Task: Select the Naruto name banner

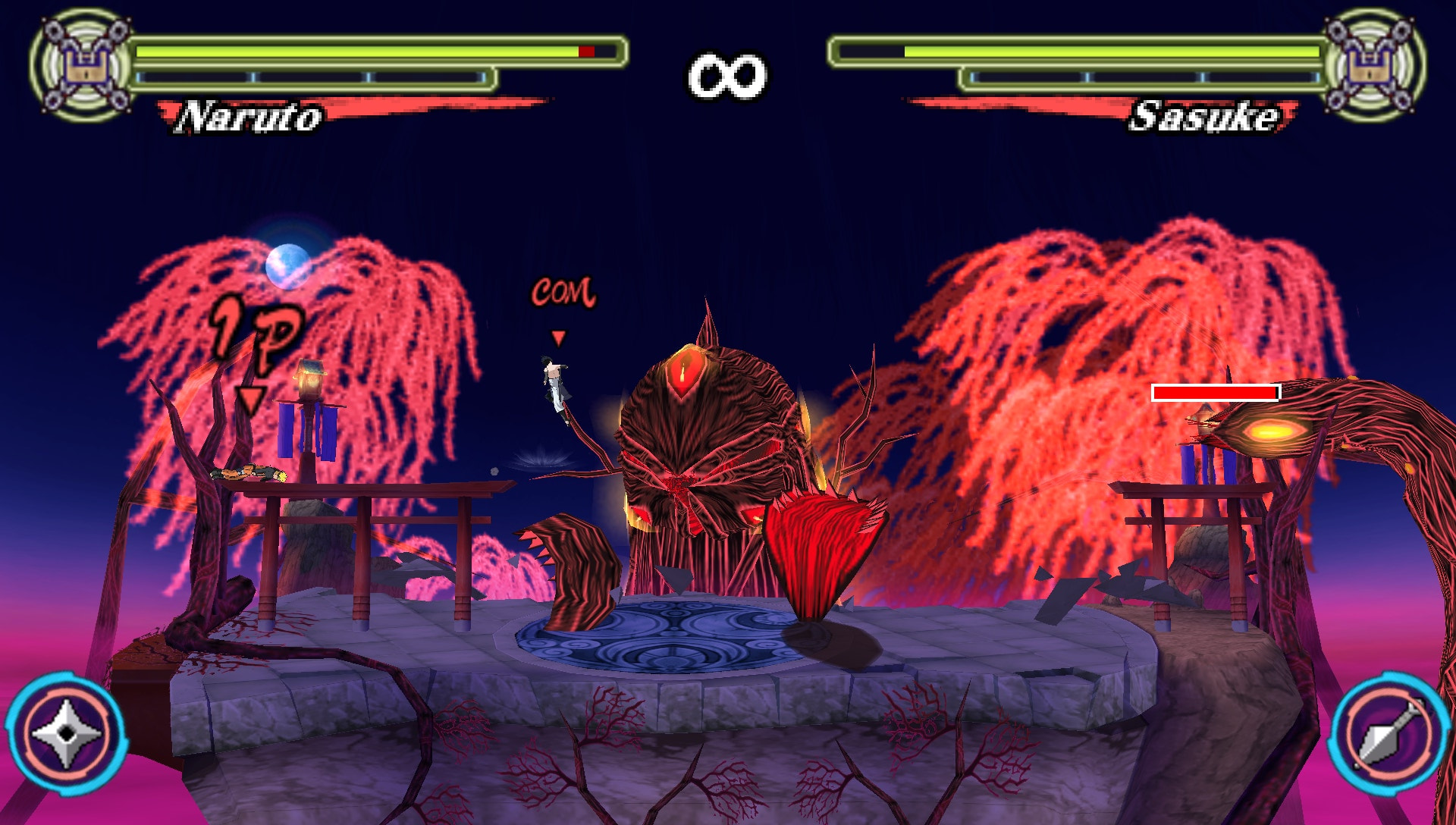Action: (x=250, y=116)
